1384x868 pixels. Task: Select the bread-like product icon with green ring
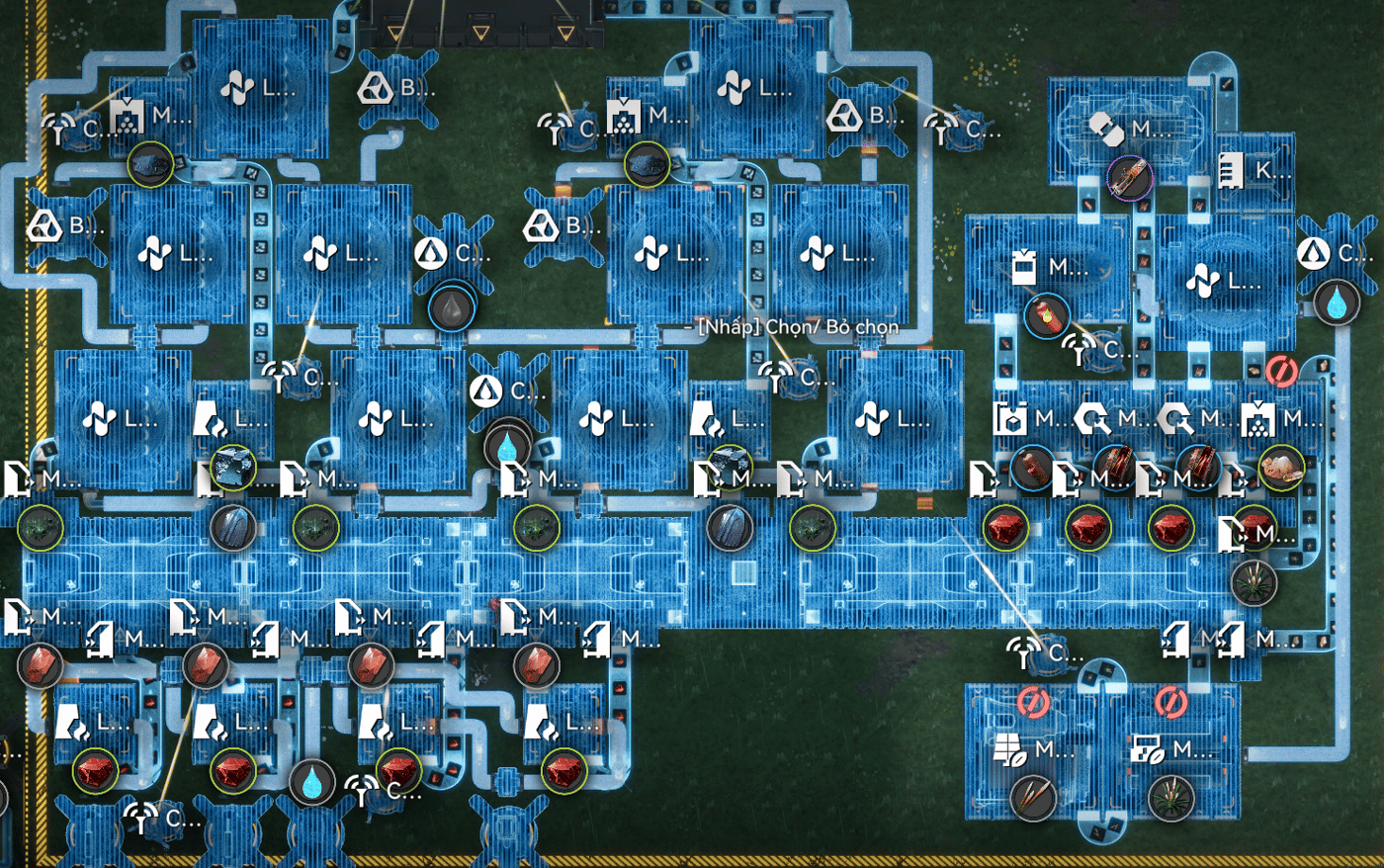[x=1281, y=468]
